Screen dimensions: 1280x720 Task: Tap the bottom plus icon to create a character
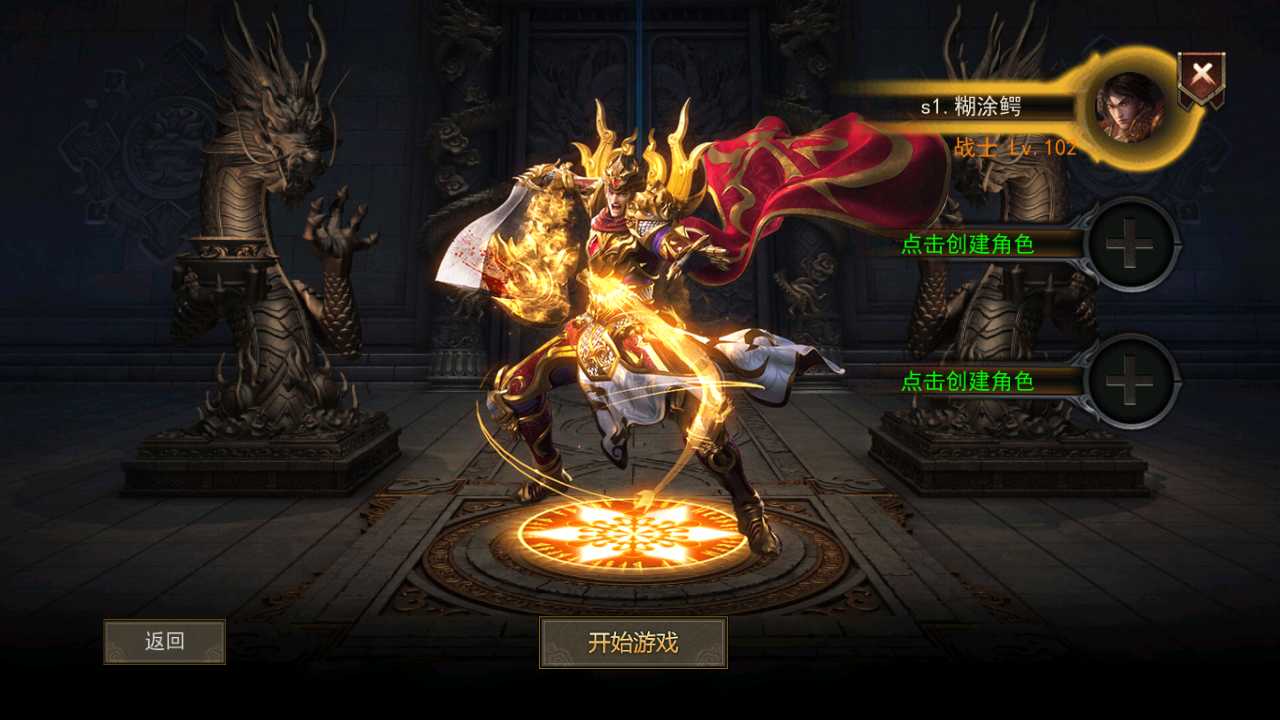click(x=1131, y=382)
